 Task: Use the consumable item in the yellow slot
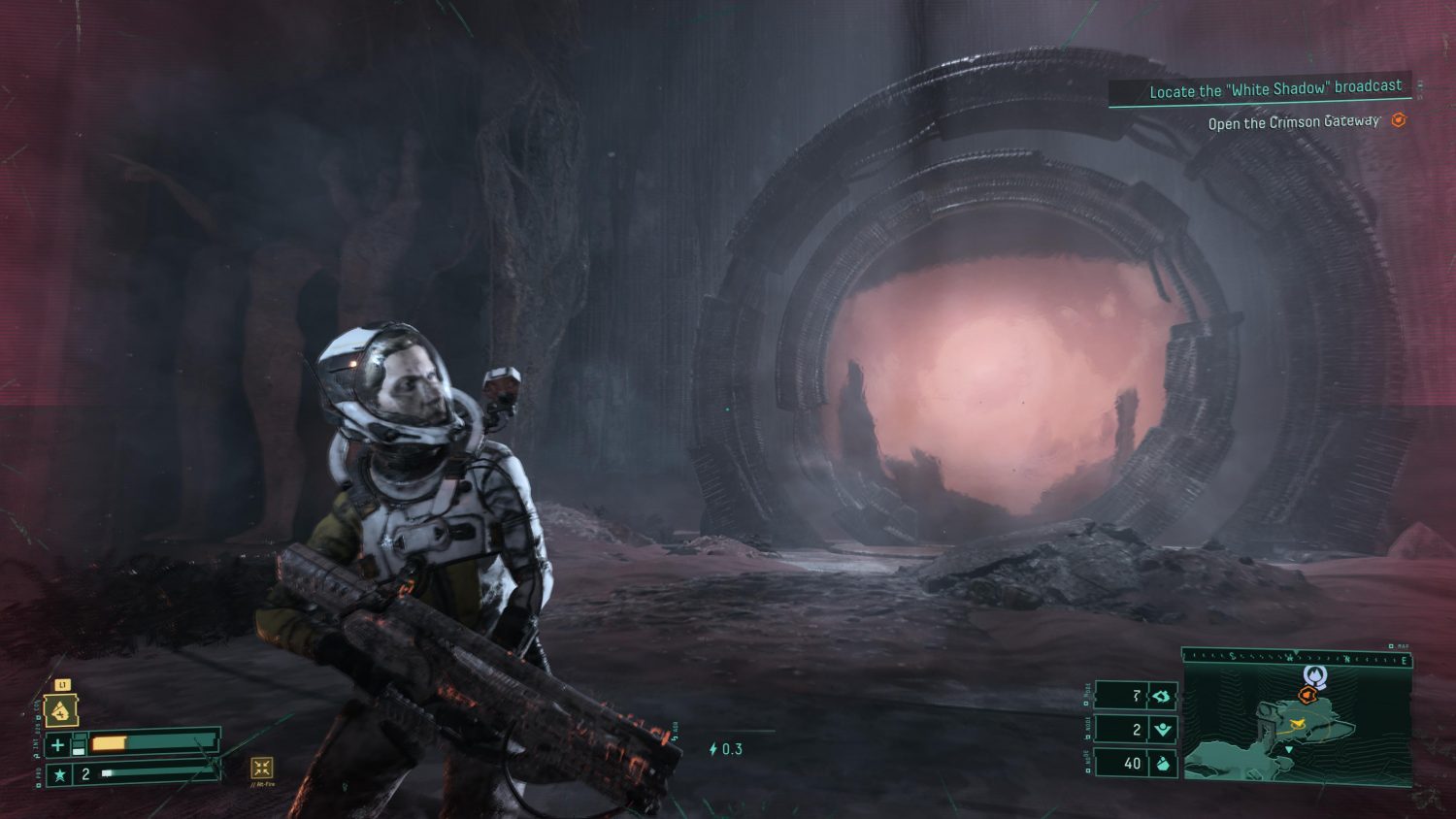(61, 711)
